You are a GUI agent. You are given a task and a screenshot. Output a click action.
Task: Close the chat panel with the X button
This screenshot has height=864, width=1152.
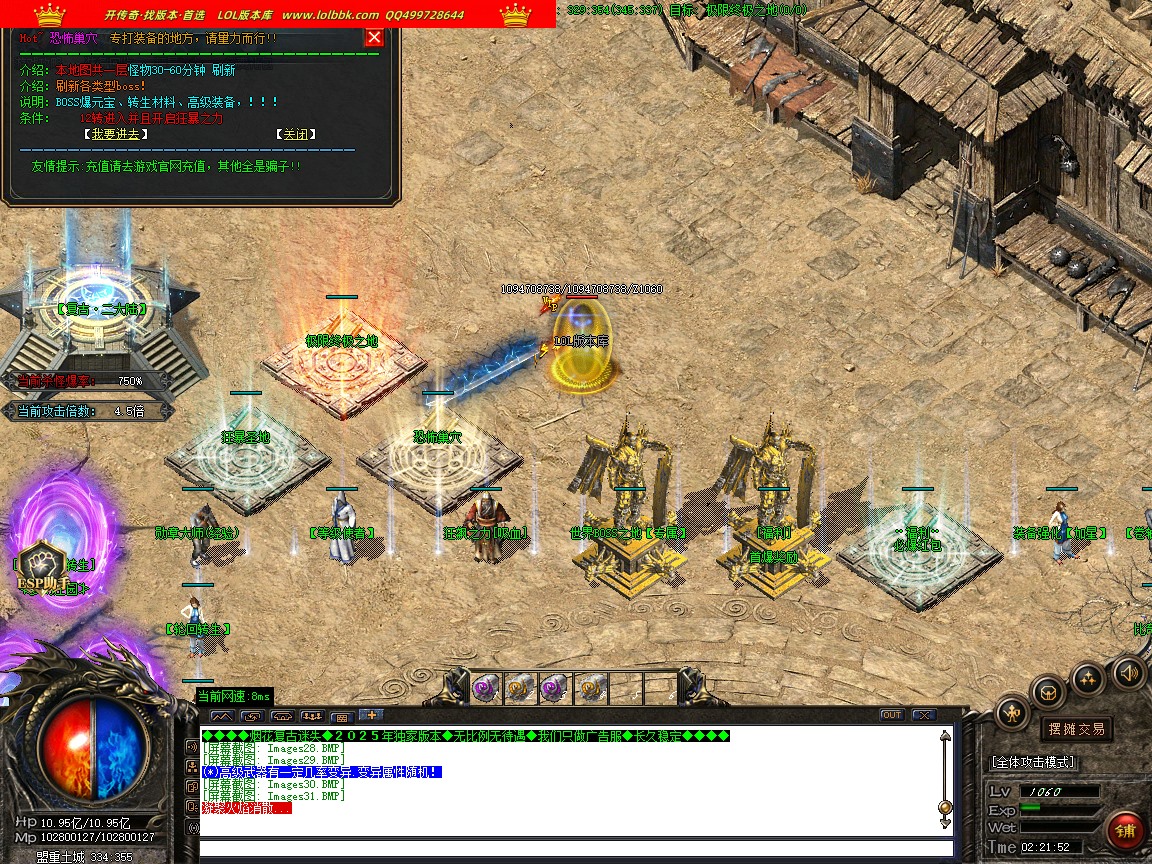point(923,715)
